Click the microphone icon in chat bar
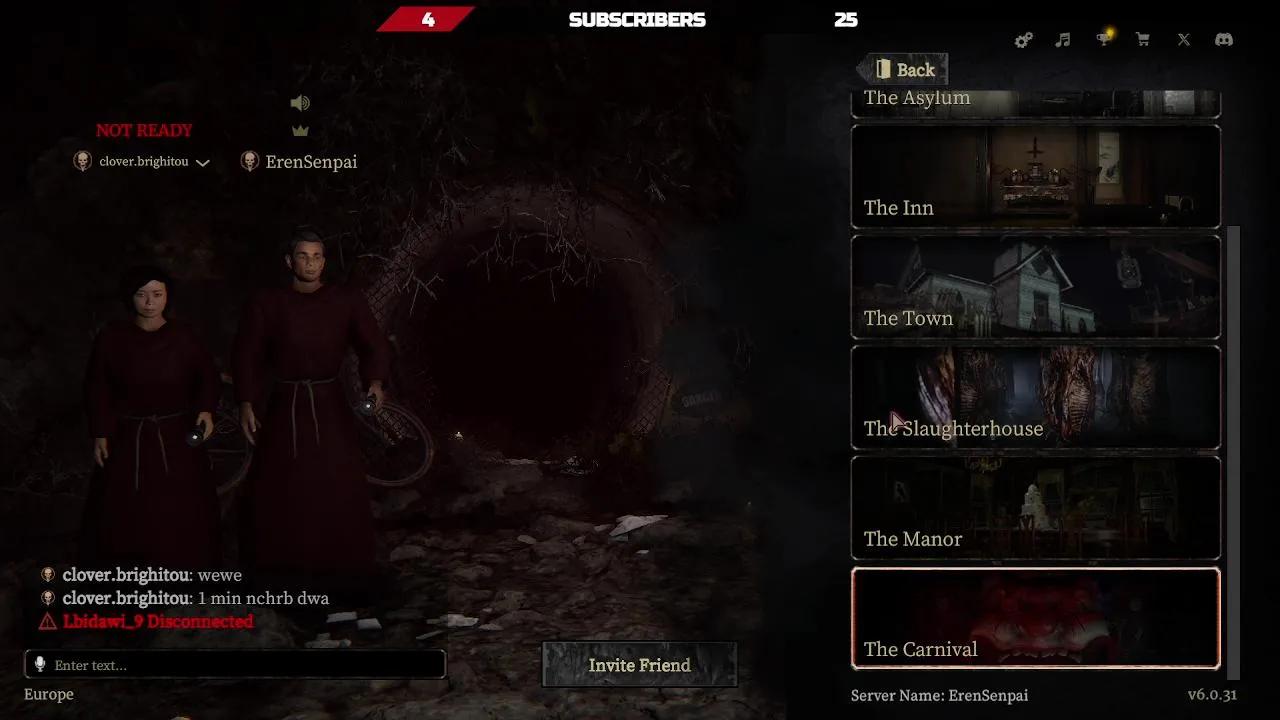The height and width of the screenshot is (720, 1280). click(40, 664)
